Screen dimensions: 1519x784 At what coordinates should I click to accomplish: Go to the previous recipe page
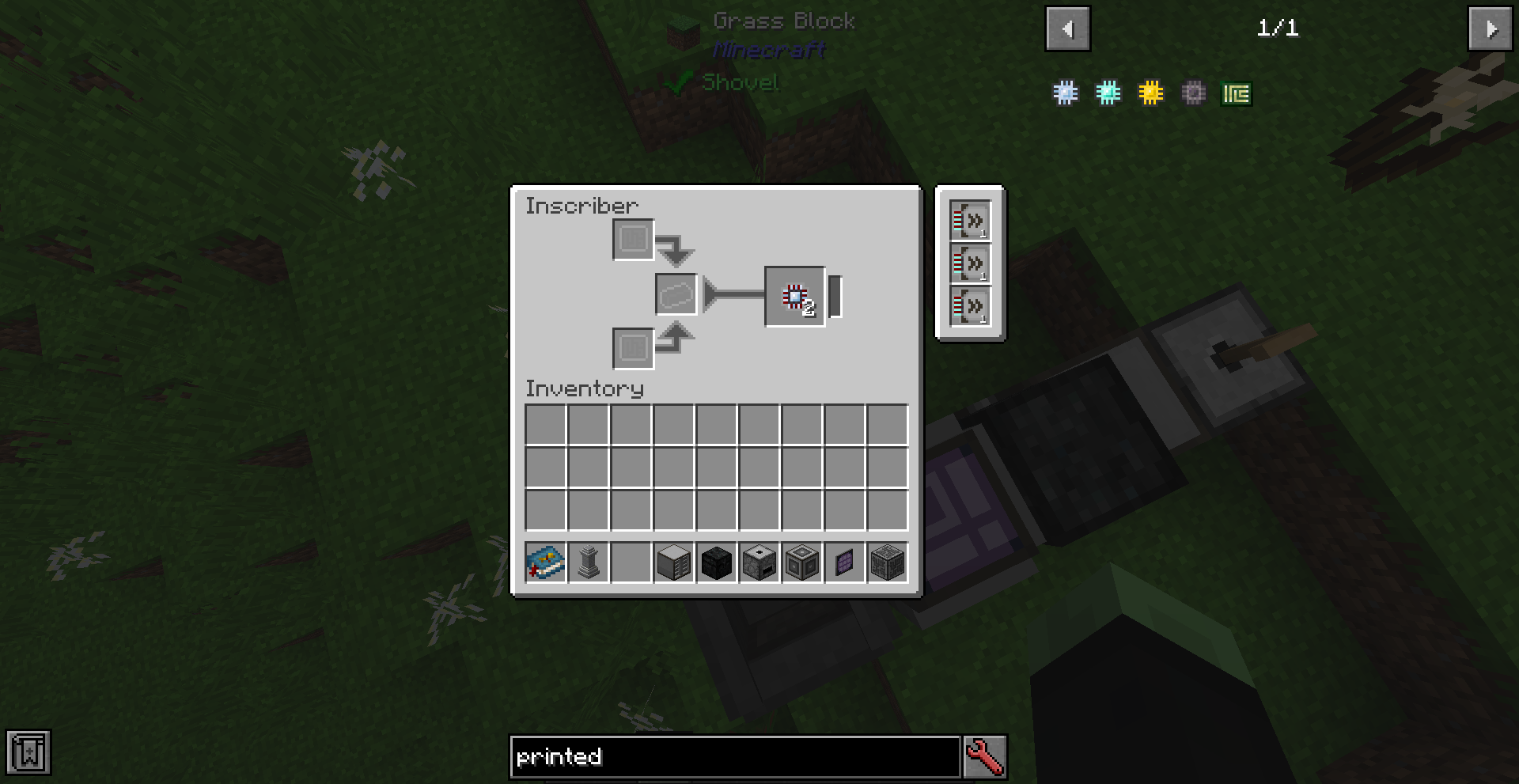[x=1067, y=29]
